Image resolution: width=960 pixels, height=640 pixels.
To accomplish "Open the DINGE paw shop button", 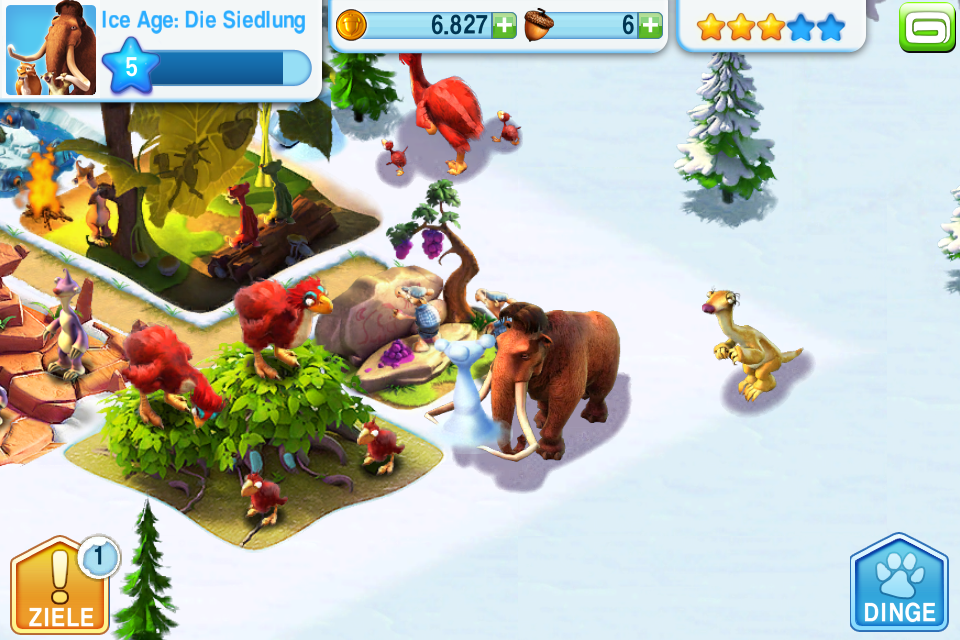I will coord(898,585).
